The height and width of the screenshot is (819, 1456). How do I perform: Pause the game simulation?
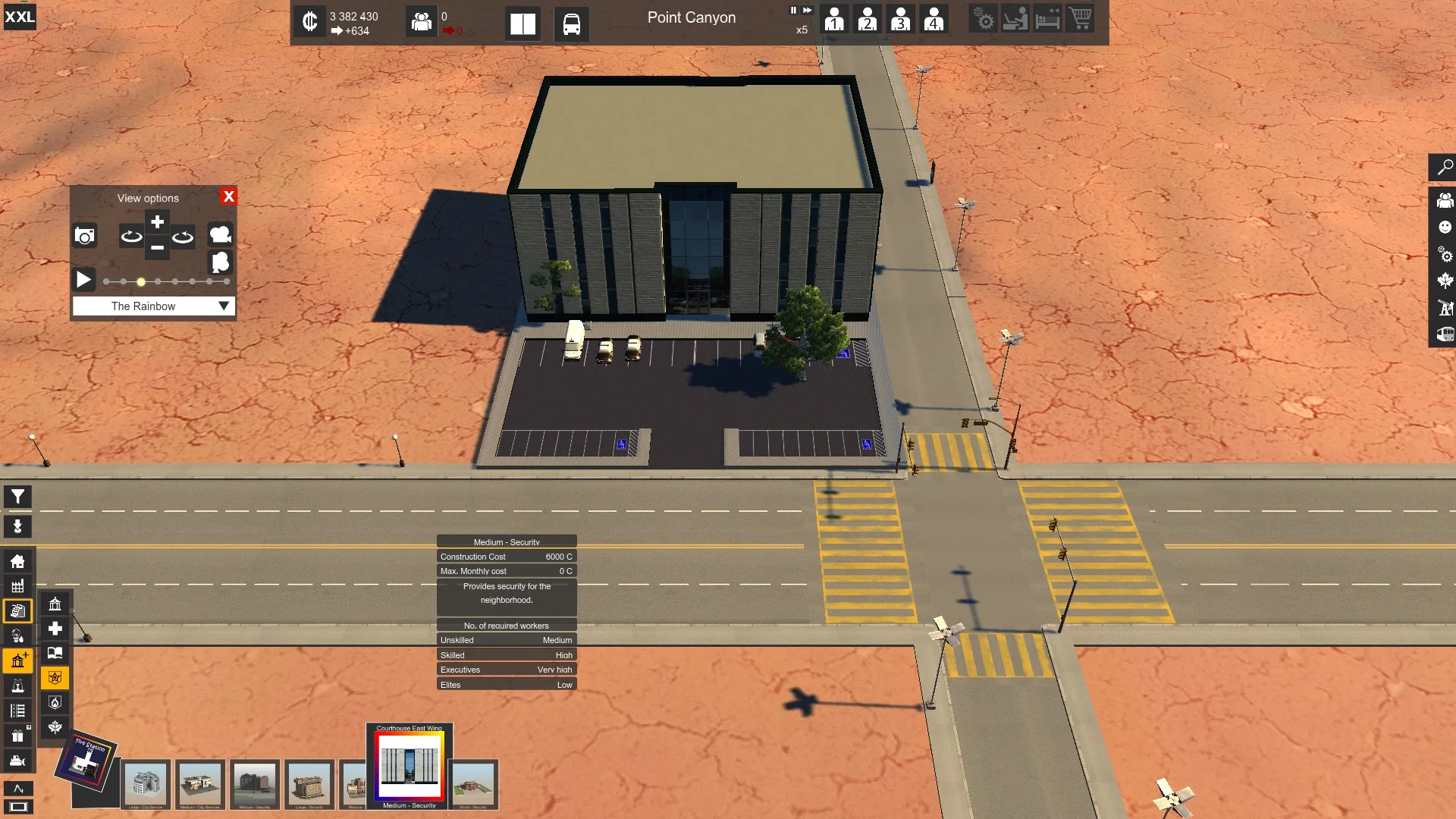[793, 11]
